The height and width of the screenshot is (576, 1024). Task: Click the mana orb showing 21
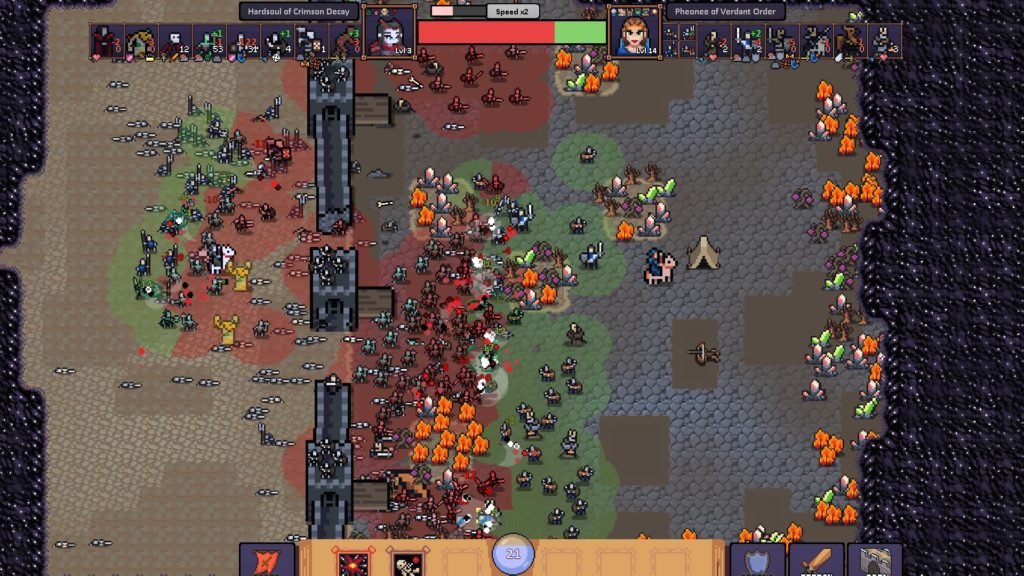coord(513,554)
